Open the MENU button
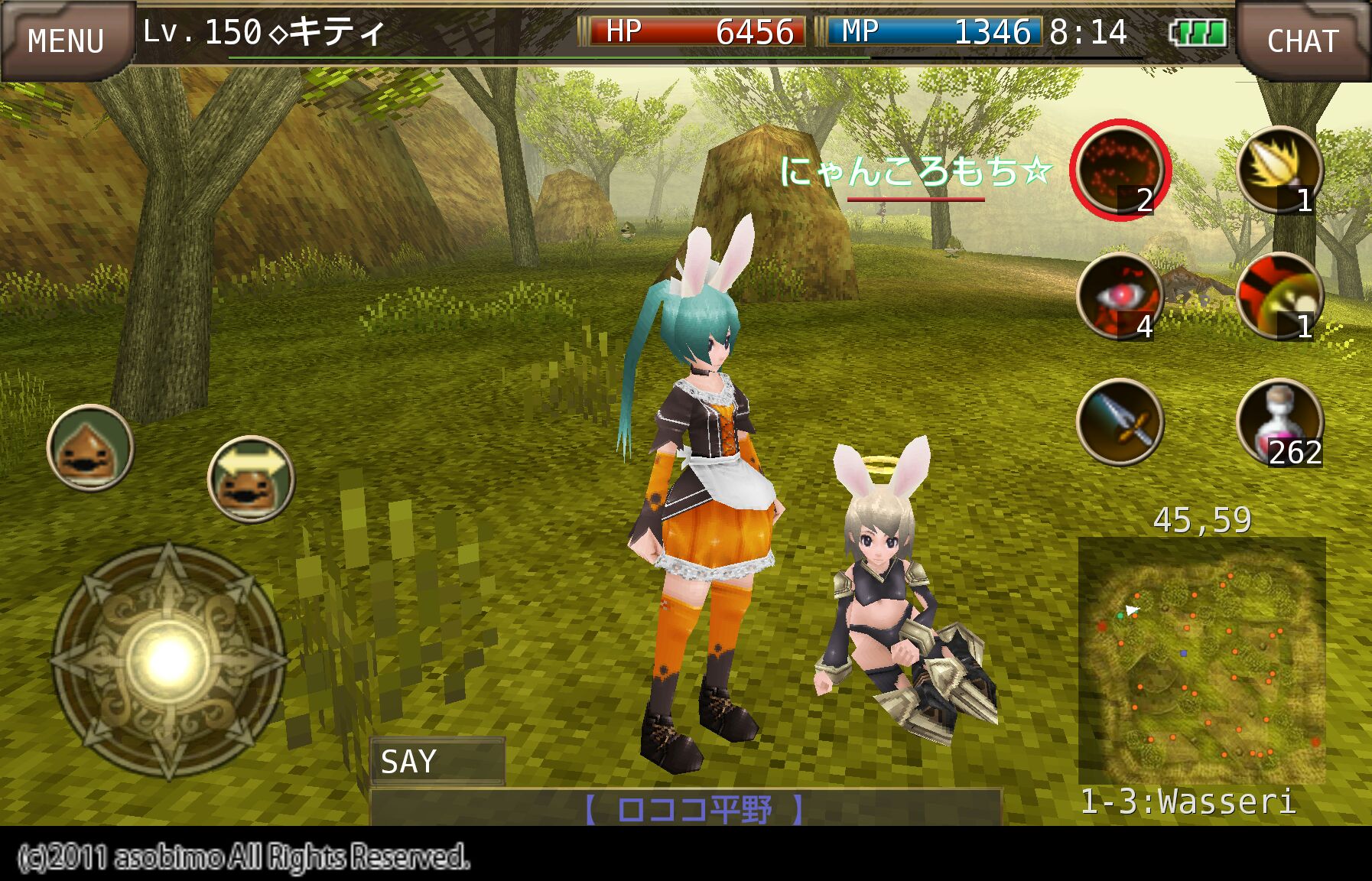The width and height of the screenshot is (1372, 881). coord(66,40)
